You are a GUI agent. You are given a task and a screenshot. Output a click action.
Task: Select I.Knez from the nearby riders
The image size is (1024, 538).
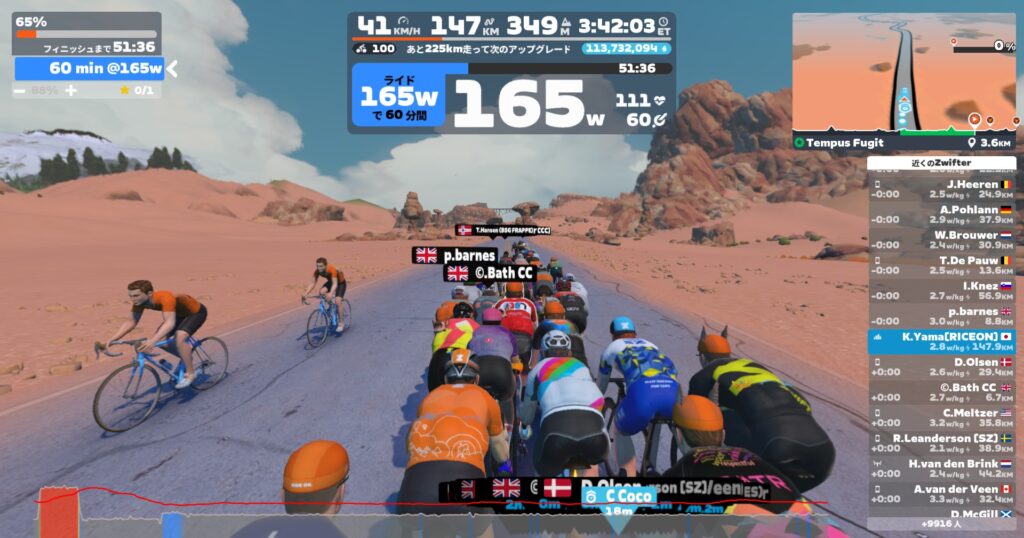[x=941, y=290]
